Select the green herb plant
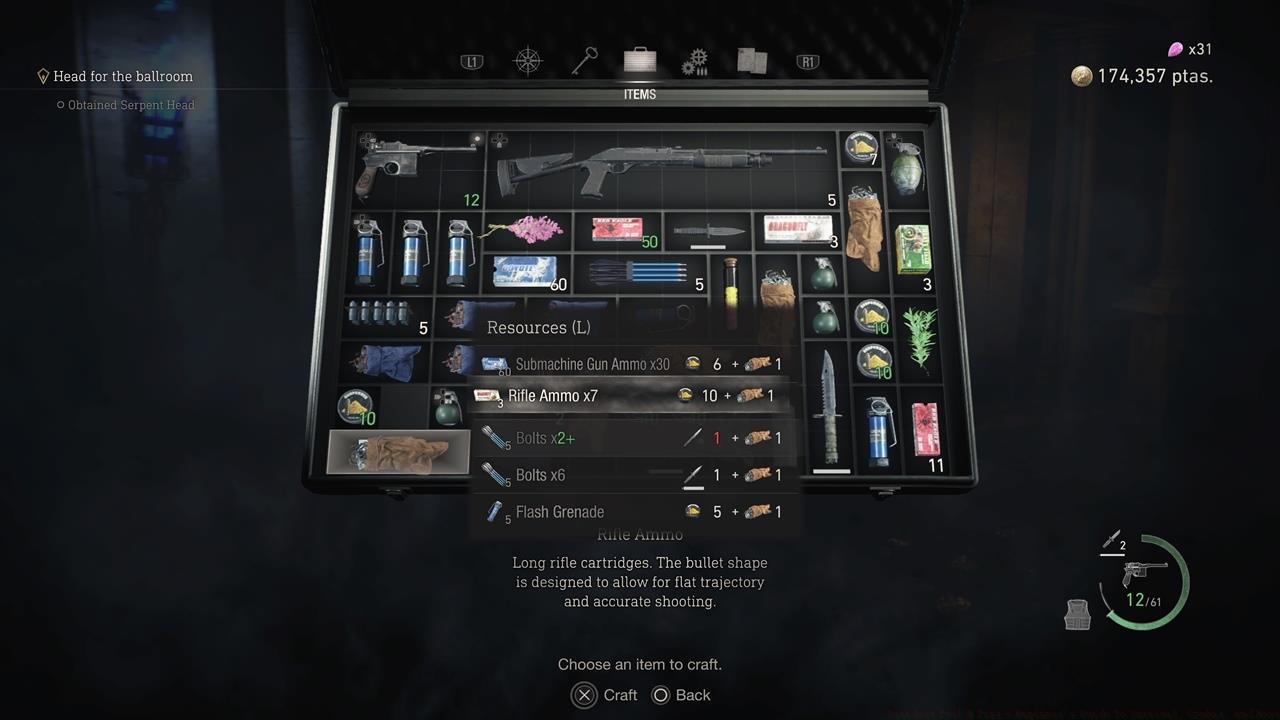 pyautogui.click(x=919, y=337)
